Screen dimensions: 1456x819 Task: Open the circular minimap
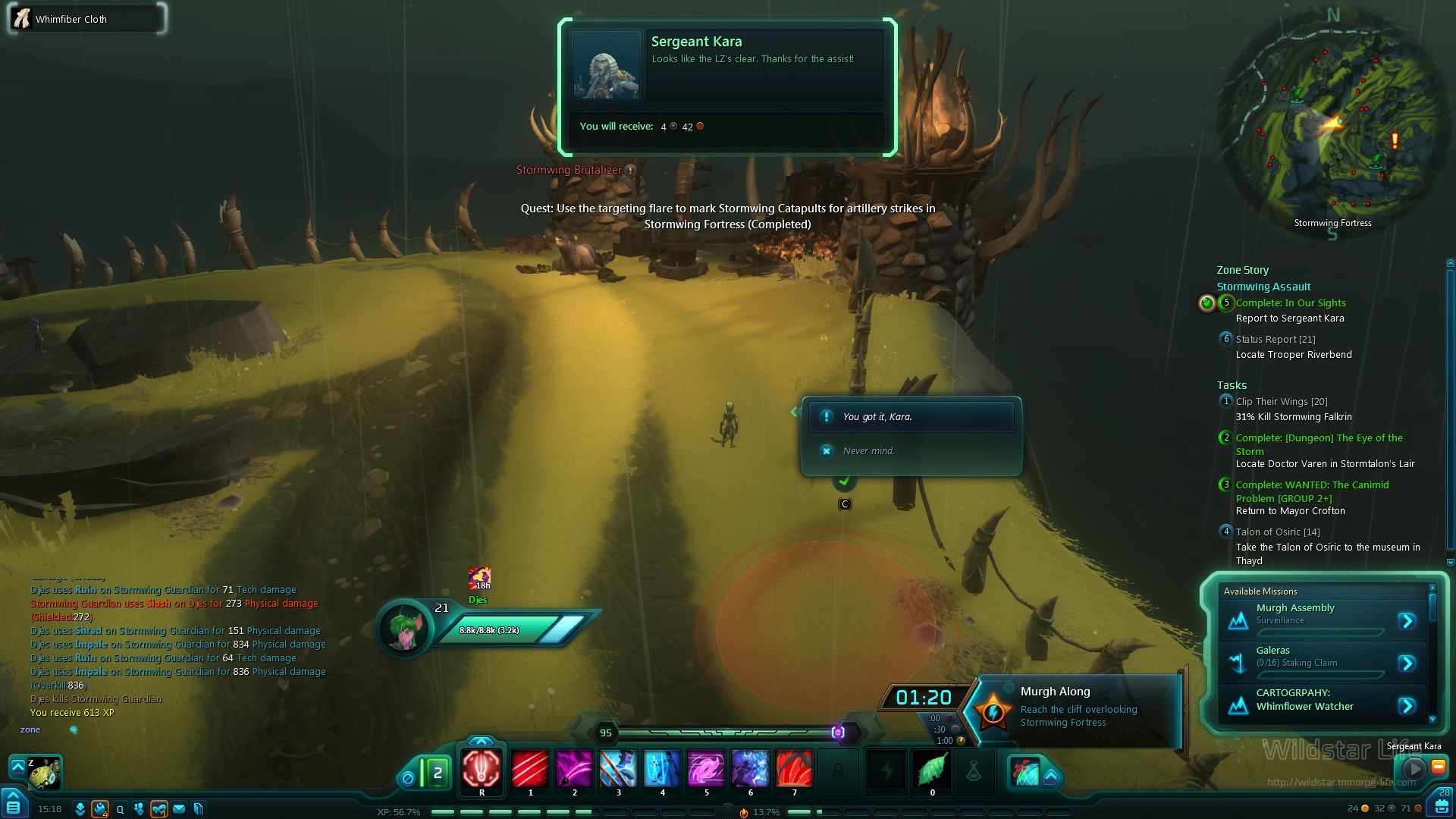1332,125
